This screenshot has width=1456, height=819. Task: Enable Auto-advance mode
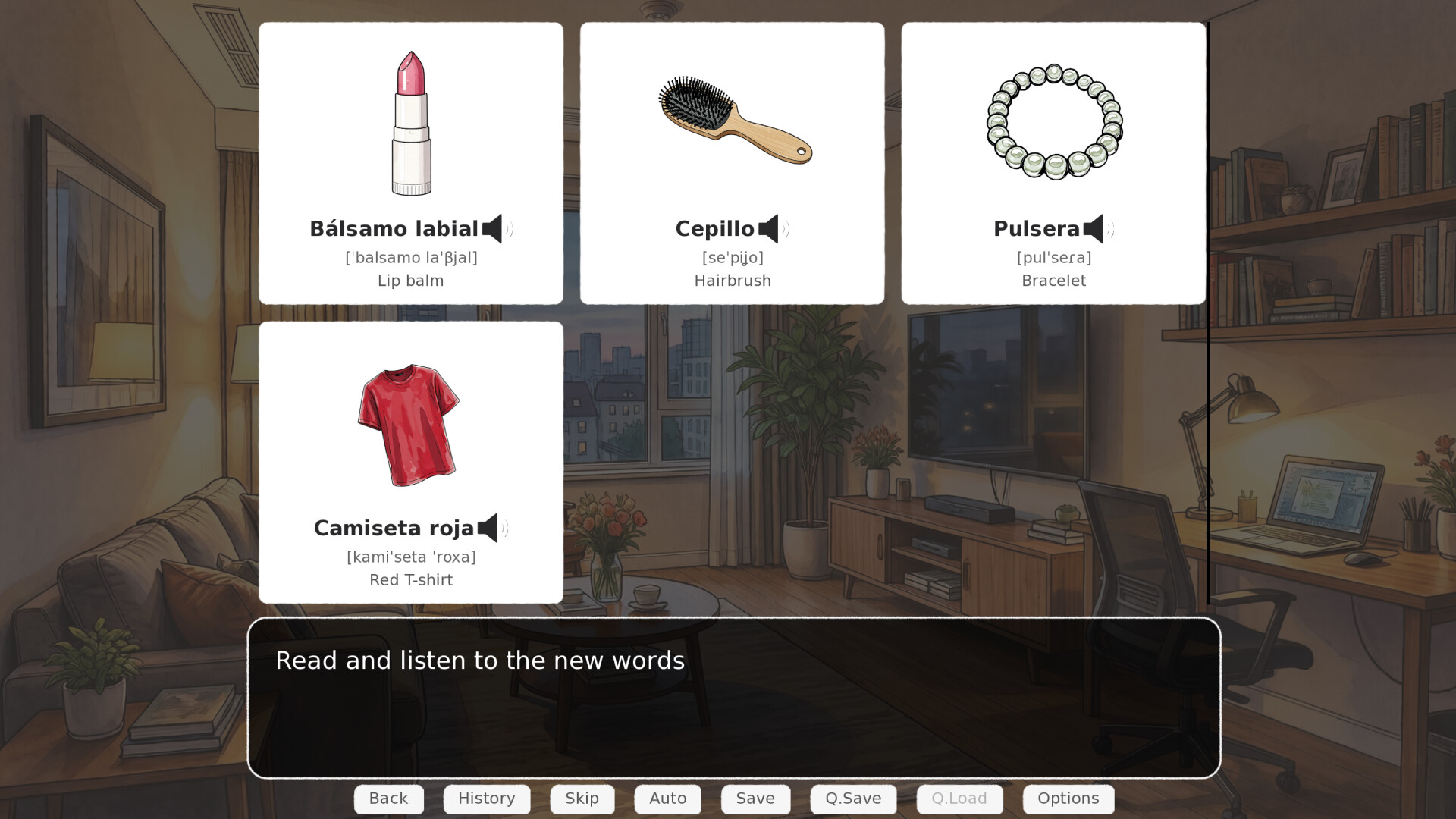(667, 799)
